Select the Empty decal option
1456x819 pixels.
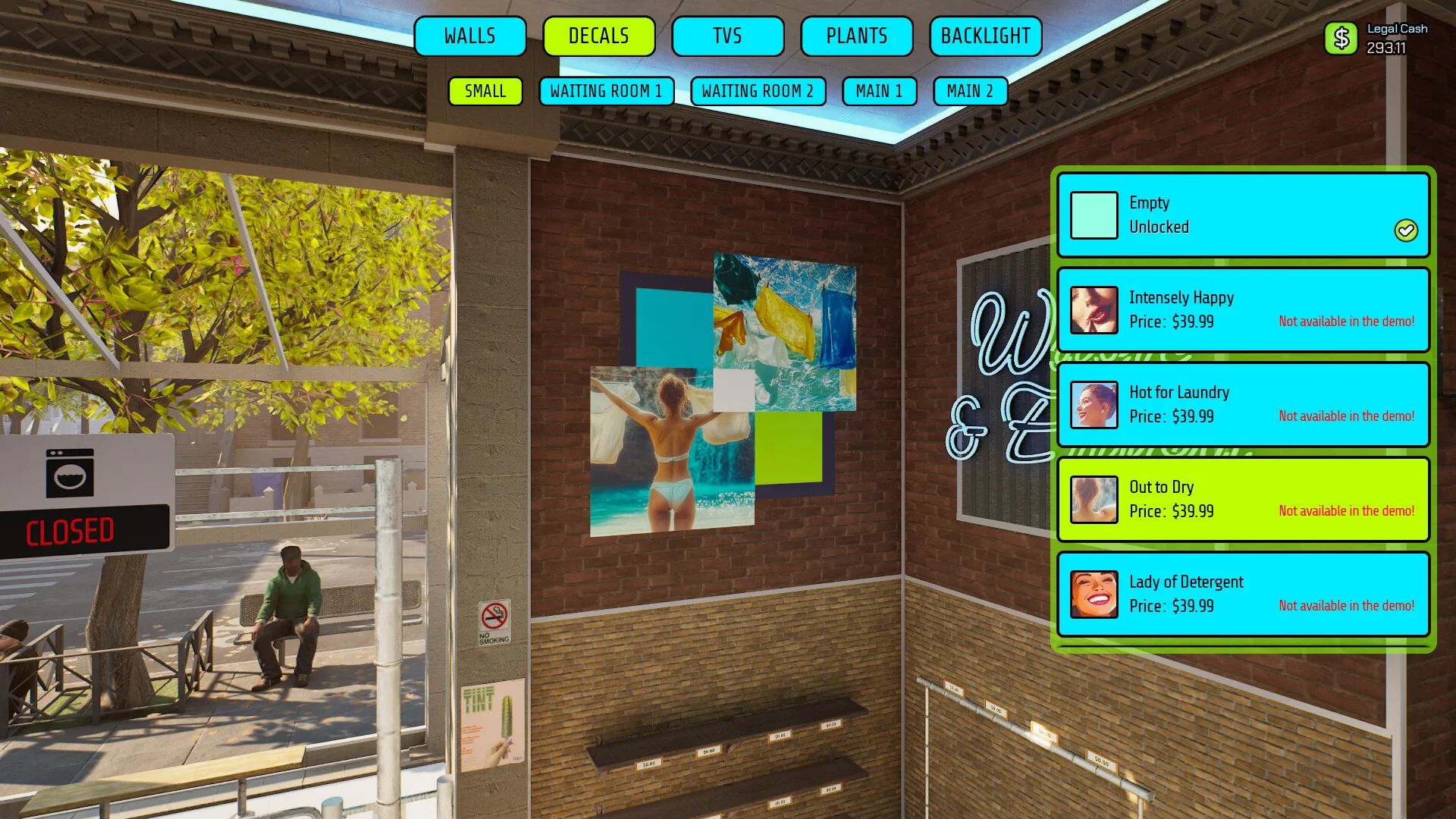coord(1243,215)
